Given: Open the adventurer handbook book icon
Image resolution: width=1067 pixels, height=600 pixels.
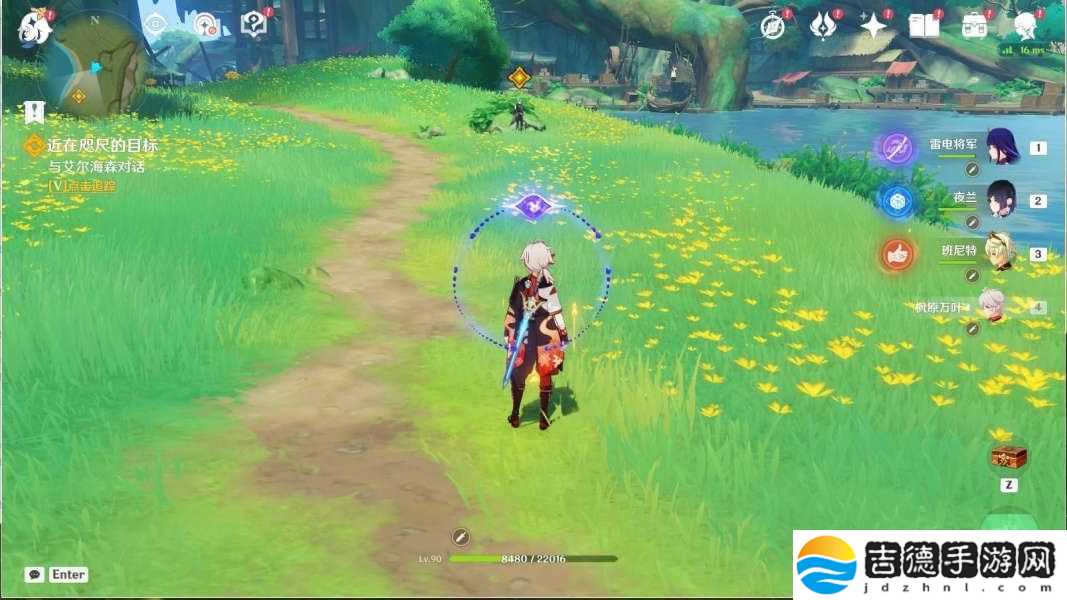Looking at the screenshot, I should 924,25.
